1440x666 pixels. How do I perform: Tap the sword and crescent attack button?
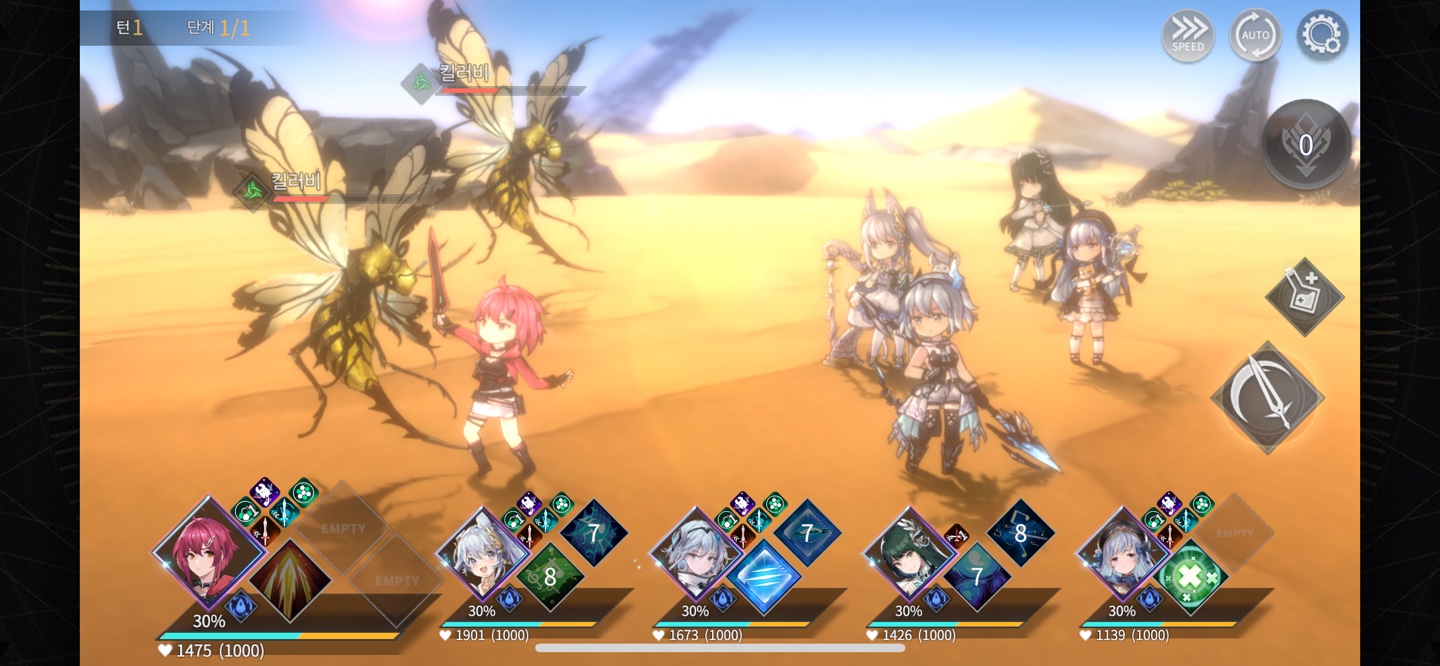[1267, 397]
